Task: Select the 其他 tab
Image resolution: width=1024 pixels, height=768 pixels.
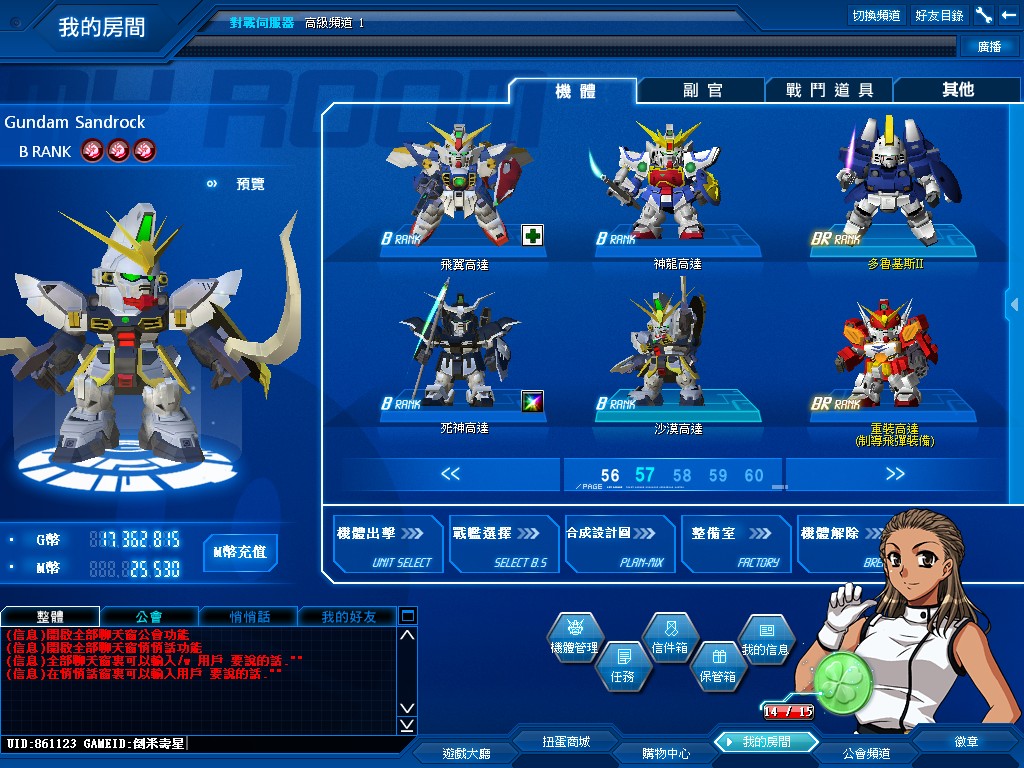Action: (x=957, y=90)
